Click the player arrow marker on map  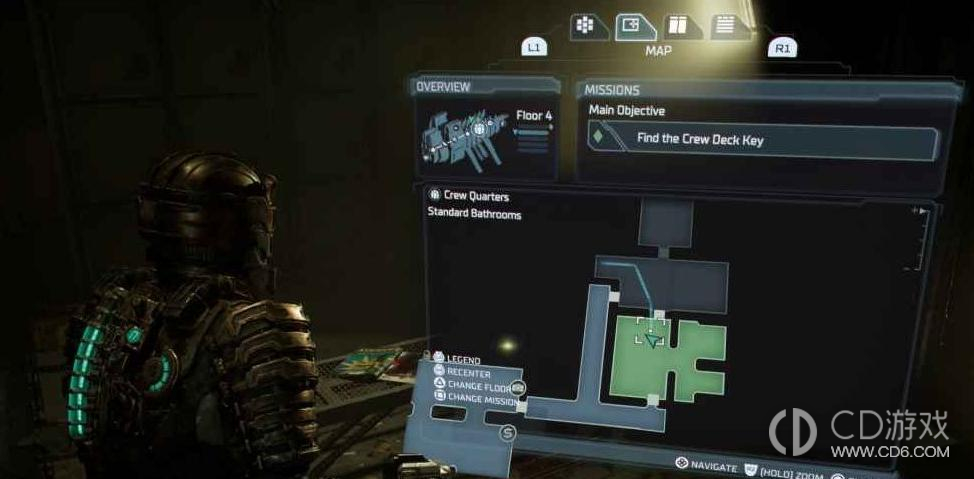[653, 341]
